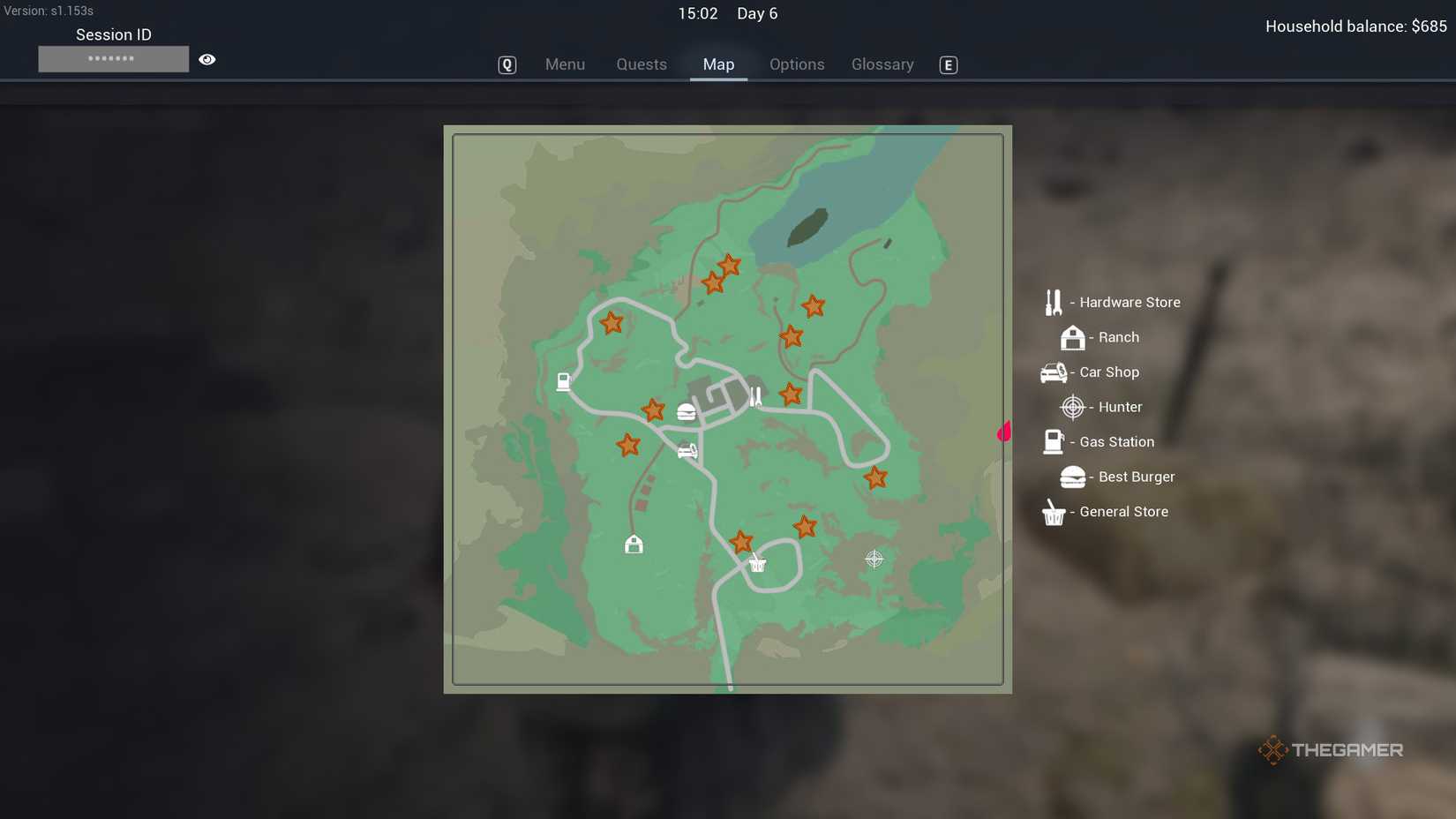Select the Gas Station icon on the western road
This screenshot has height=819, width=1456.
[562, 381]
